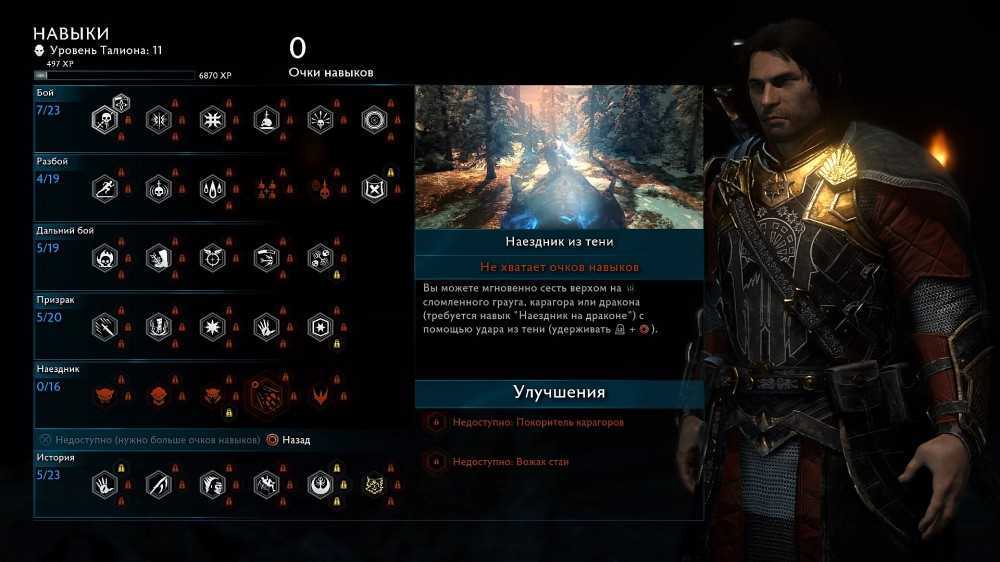1000x562 pixels.
Task: Select the hooded face skill in История
Action: [212, 485]
